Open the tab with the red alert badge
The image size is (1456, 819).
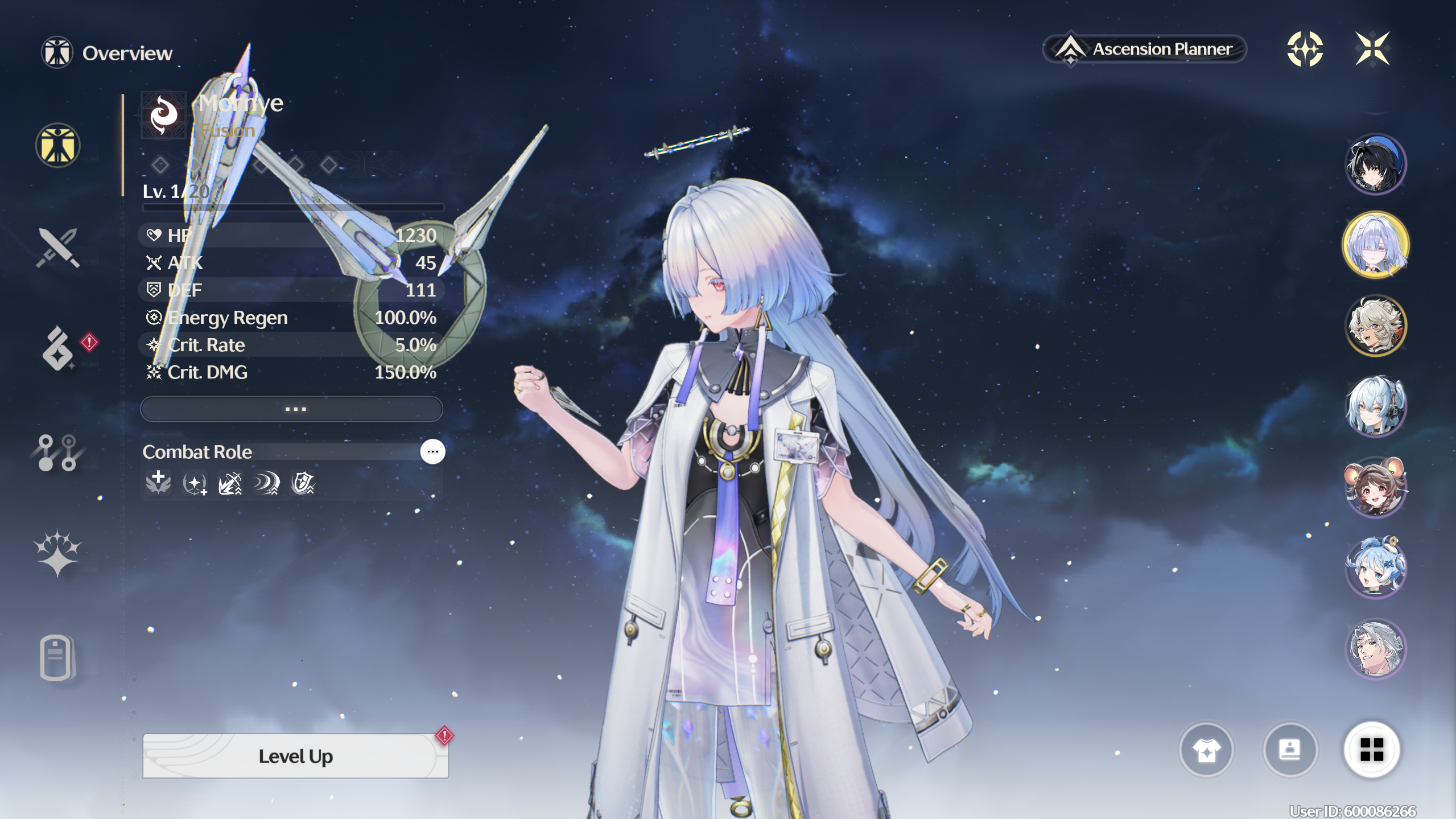(59, 348)
